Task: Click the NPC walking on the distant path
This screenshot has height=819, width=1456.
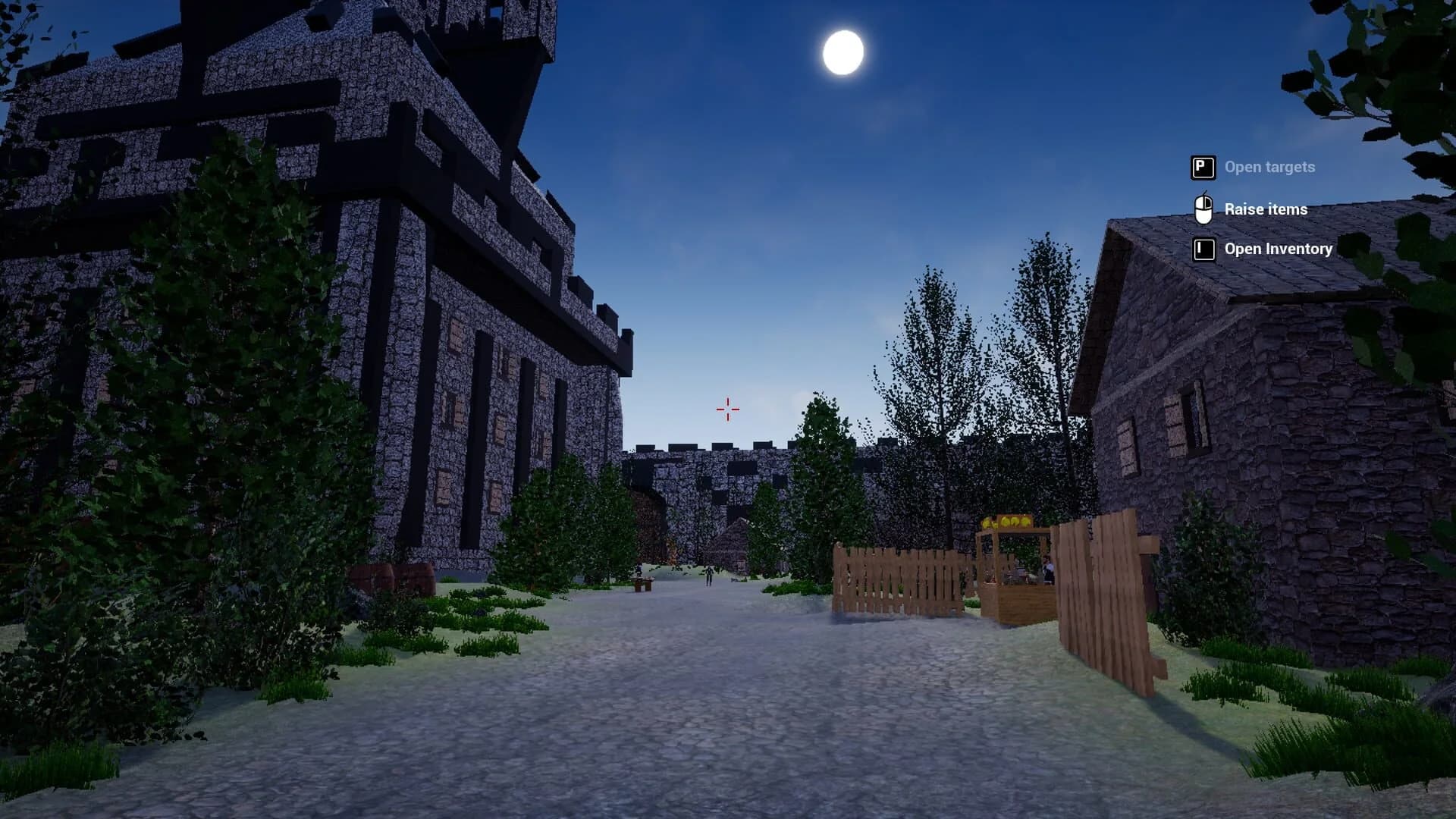Action: pos(710,575)
